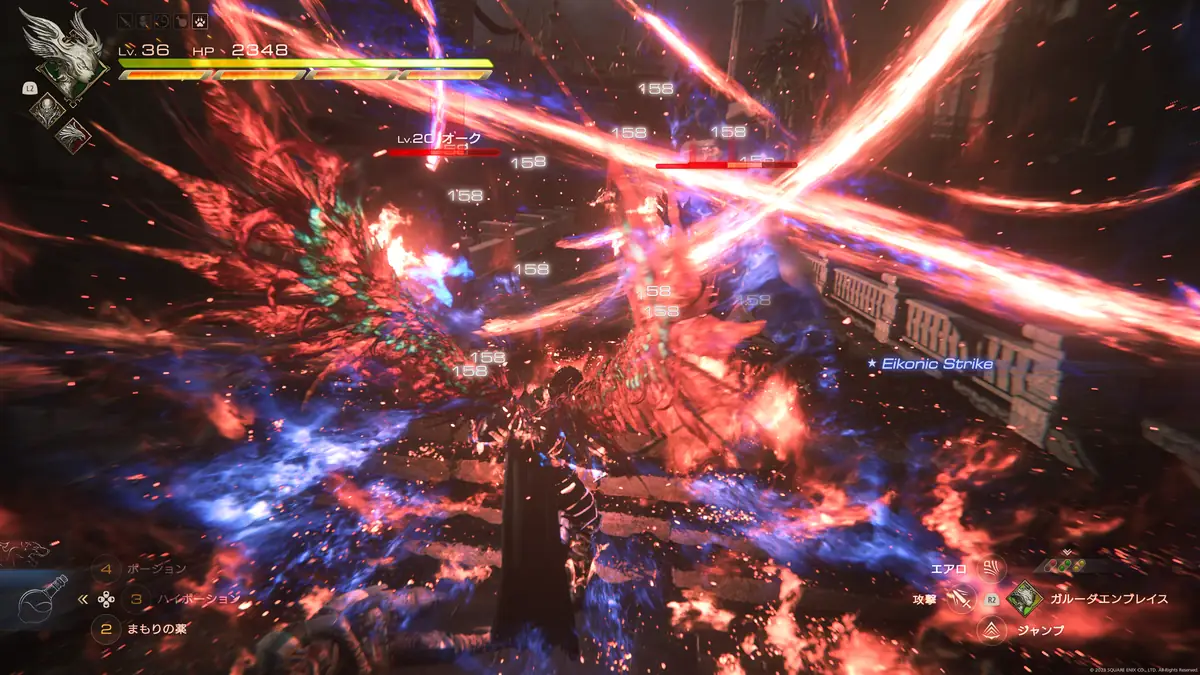Activate the ジャンプ action icon

point(992,630)
